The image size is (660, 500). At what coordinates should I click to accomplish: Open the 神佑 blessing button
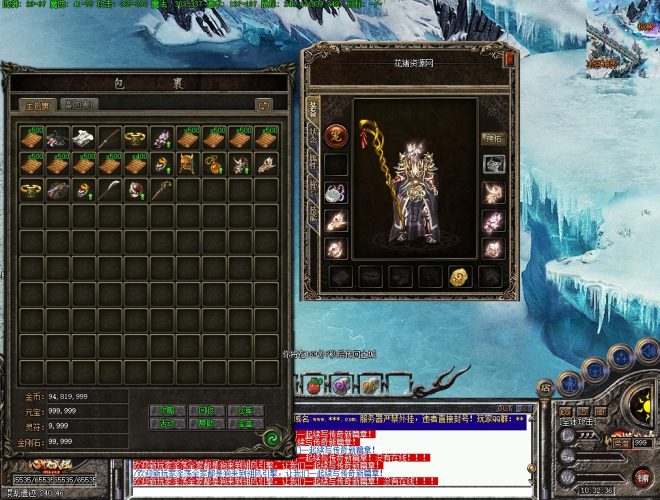[493, 138]
